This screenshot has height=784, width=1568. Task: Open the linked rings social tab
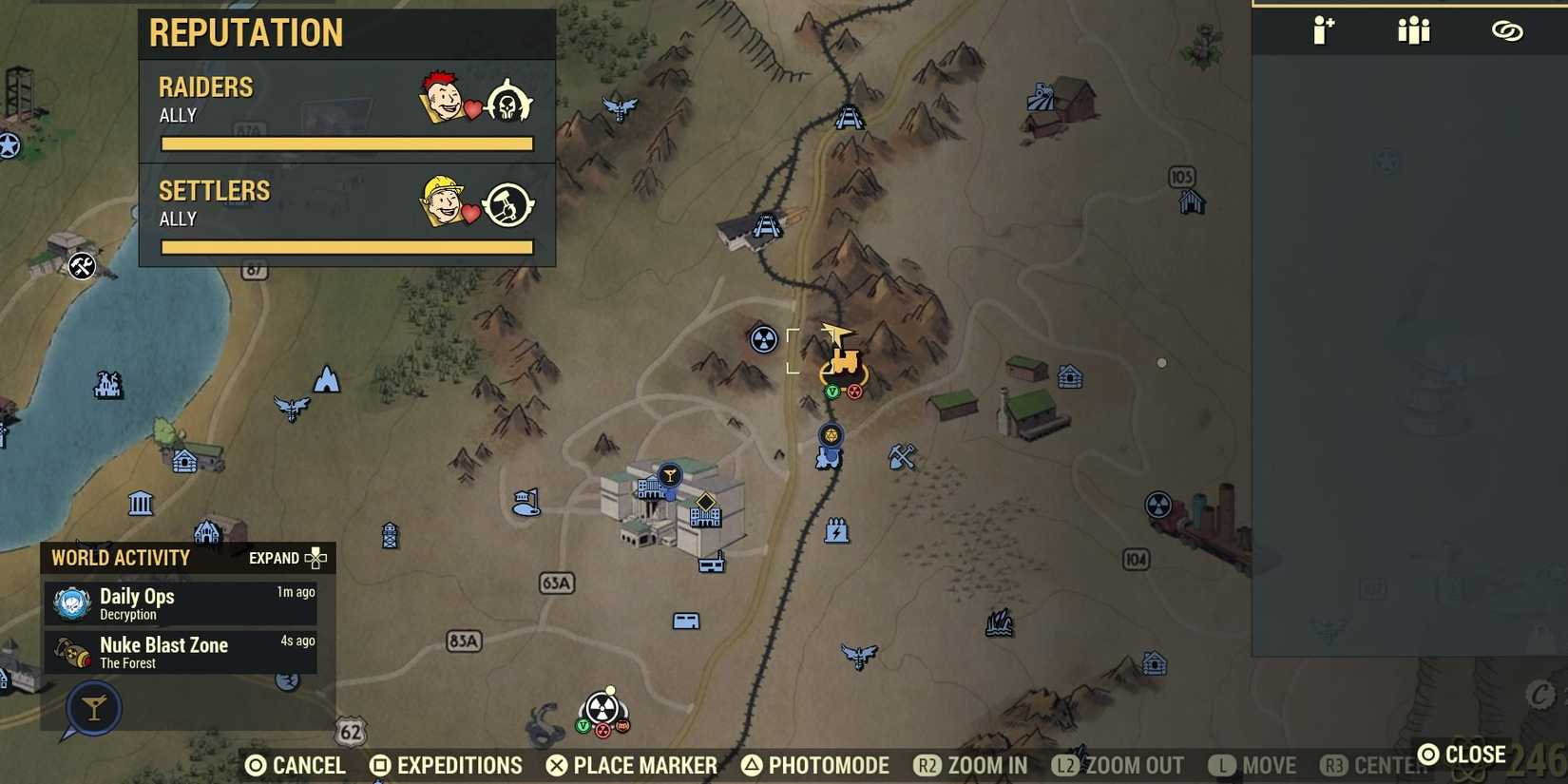pyautogui.click(x=1508, y=29)
